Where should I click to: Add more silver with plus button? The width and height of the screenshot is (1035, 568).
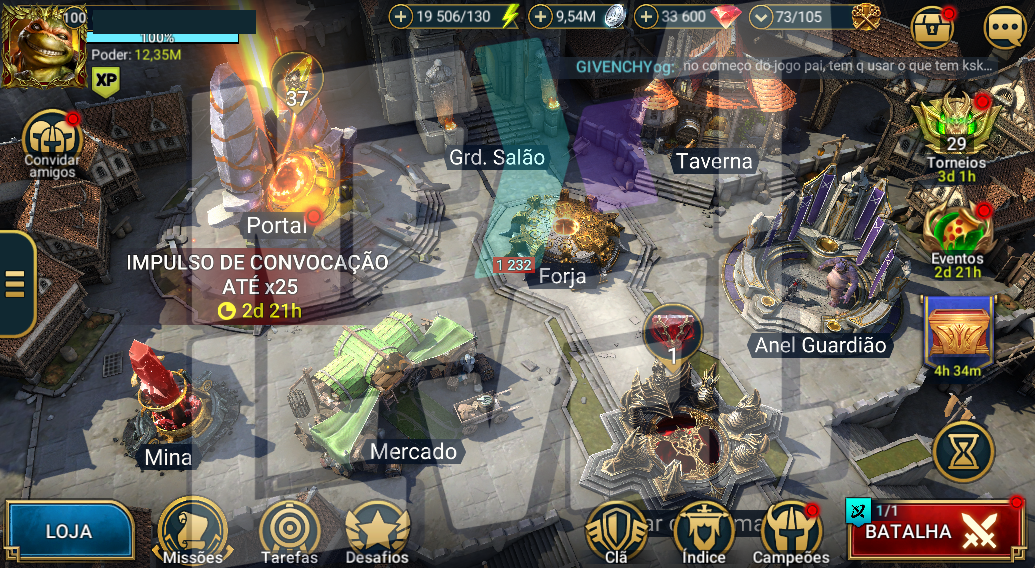541,16
